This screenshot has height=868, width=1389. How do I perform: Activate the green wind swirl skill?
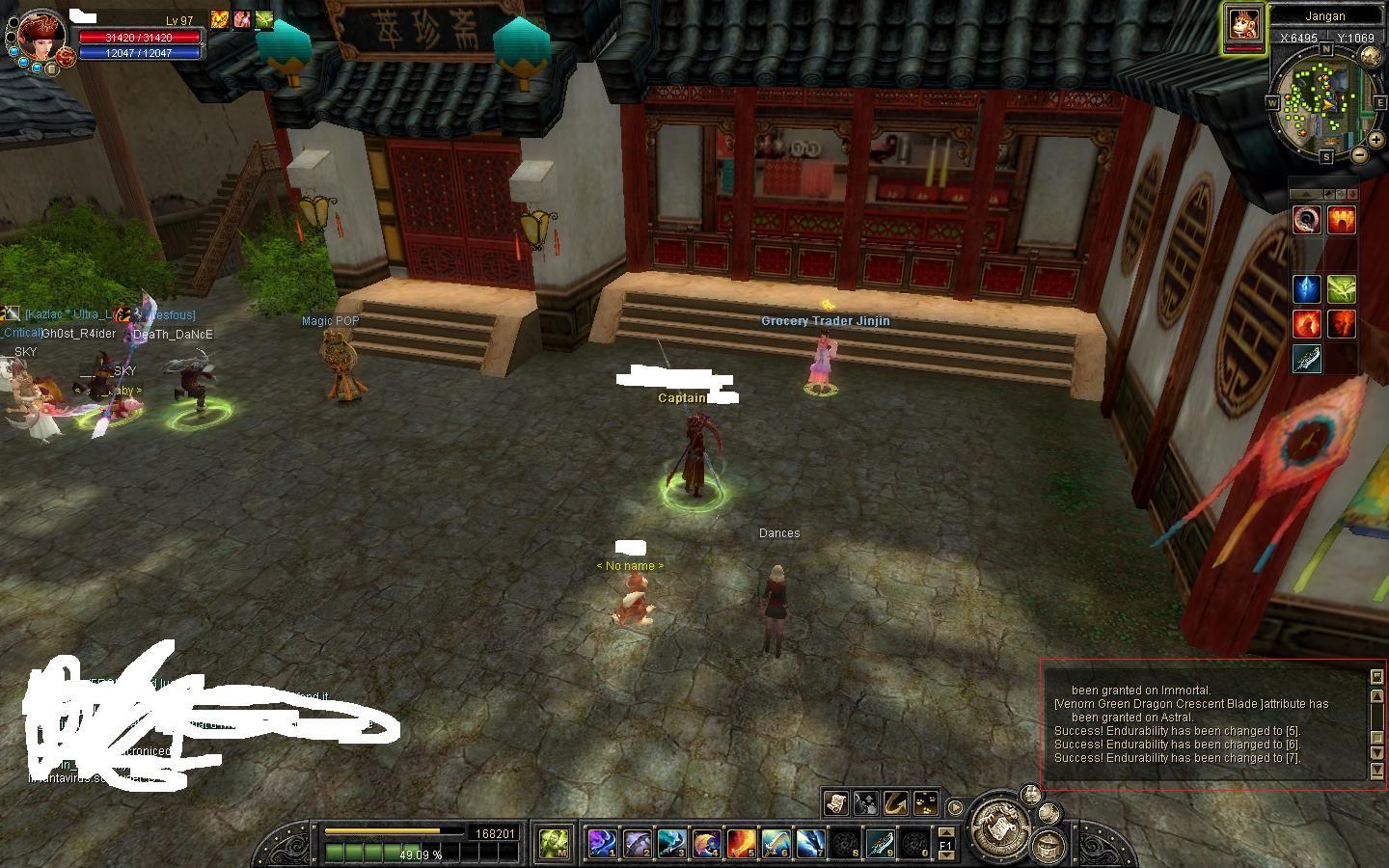click(x=1342, y=288)
